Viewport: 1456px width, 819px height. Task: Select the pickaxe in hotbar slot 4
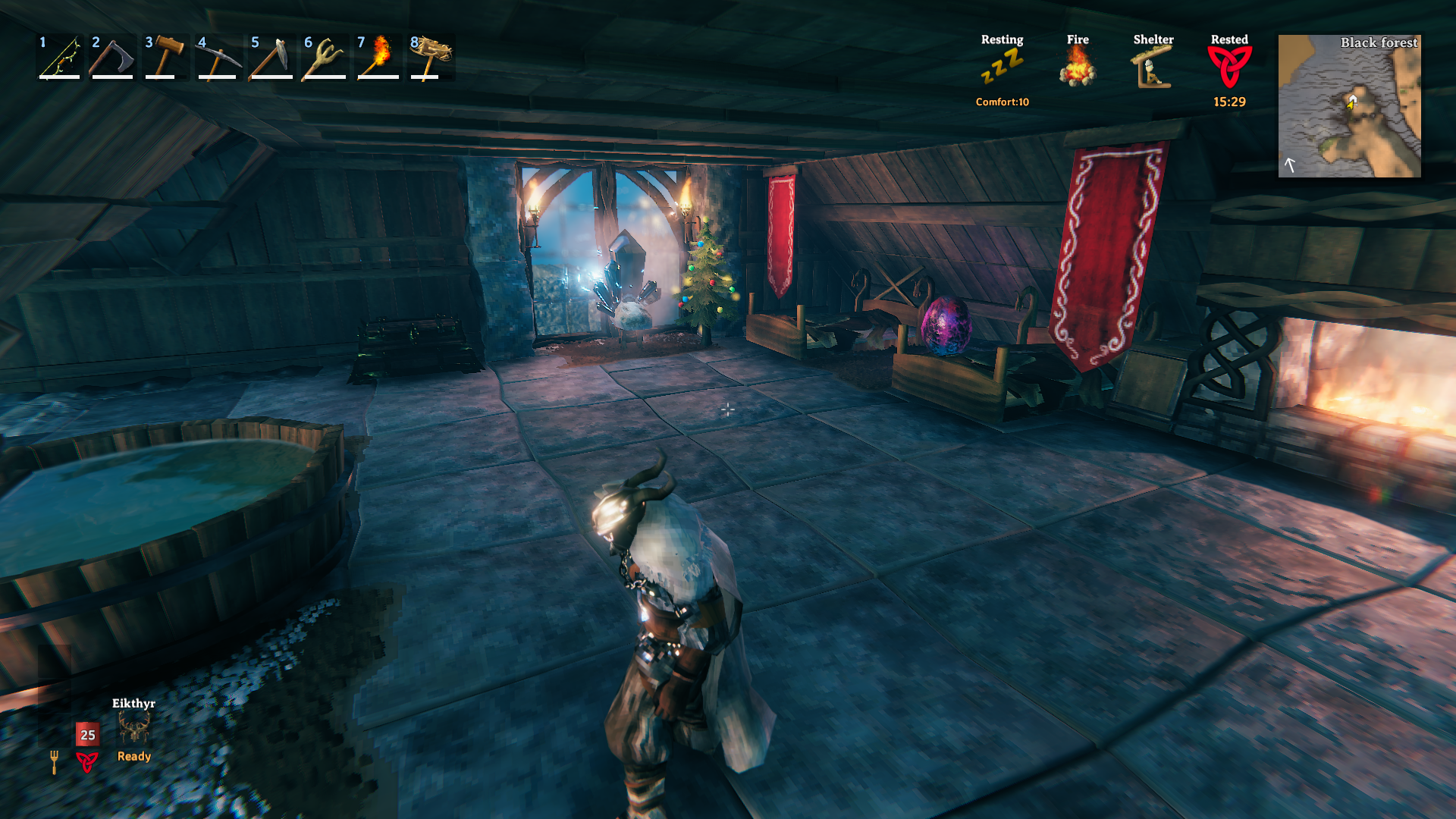point(218,57)
